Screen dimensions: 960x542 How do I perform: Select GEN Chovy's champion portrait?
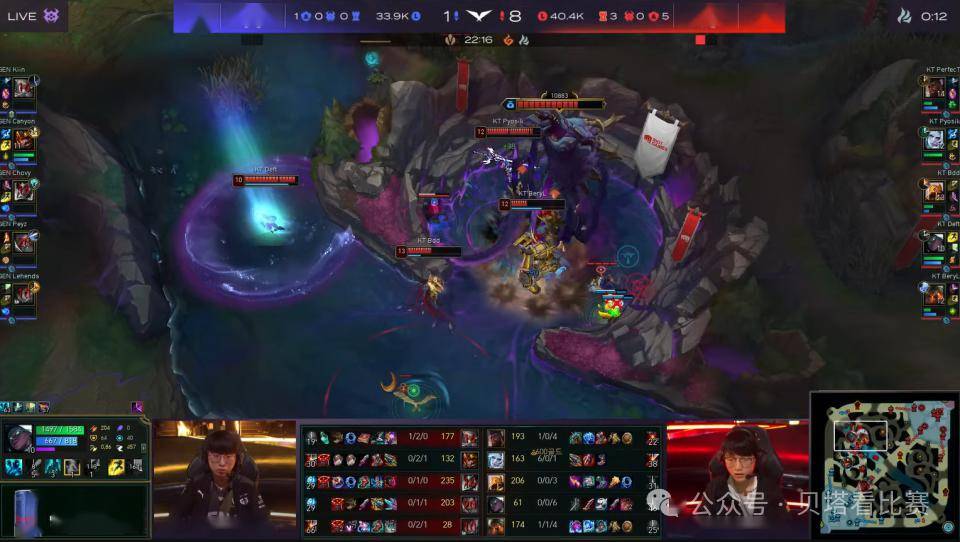(23, 190)
